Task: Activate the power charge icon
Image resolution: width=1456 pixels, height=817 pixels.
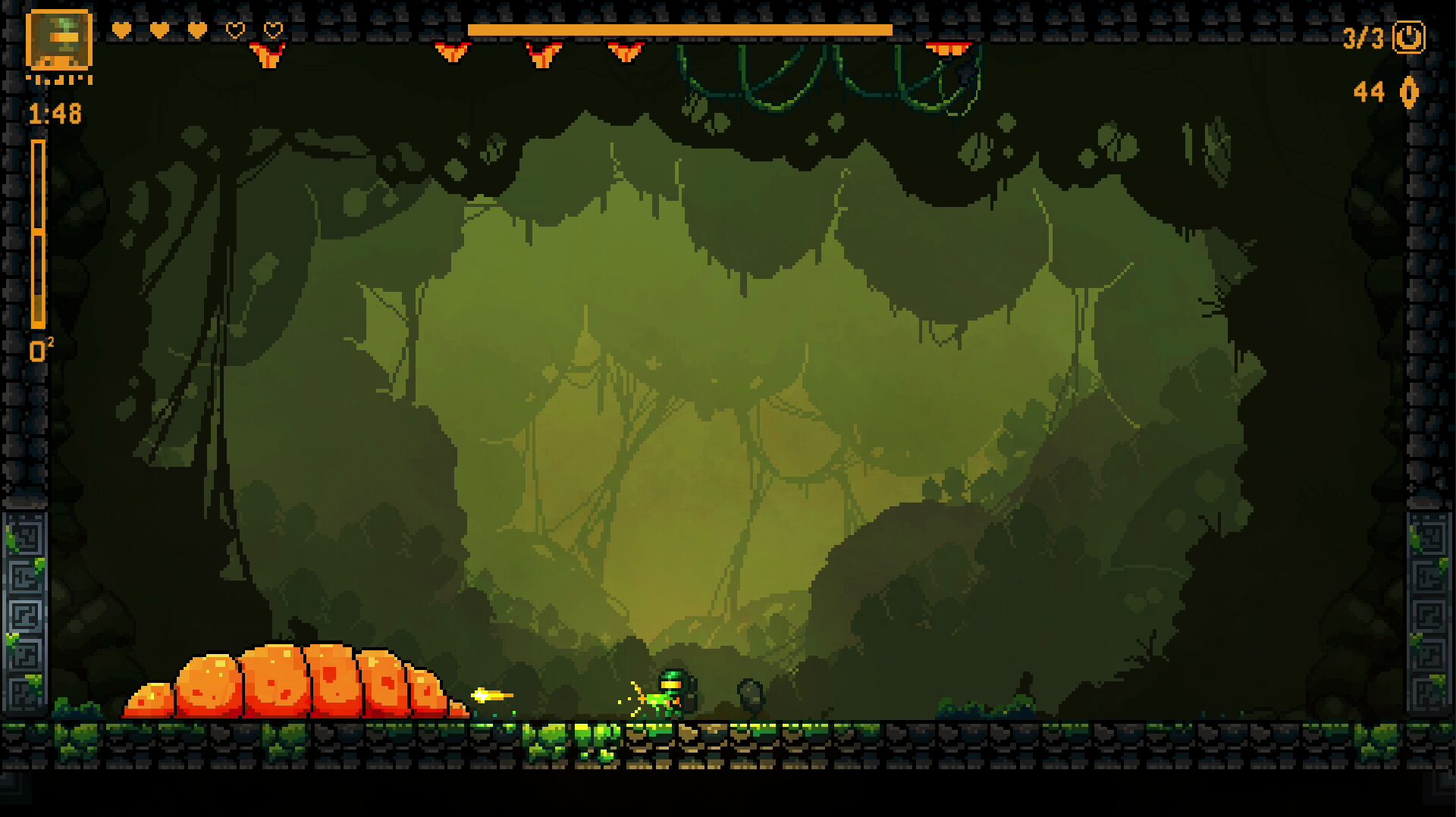Action: click(x=1408, y=37)
